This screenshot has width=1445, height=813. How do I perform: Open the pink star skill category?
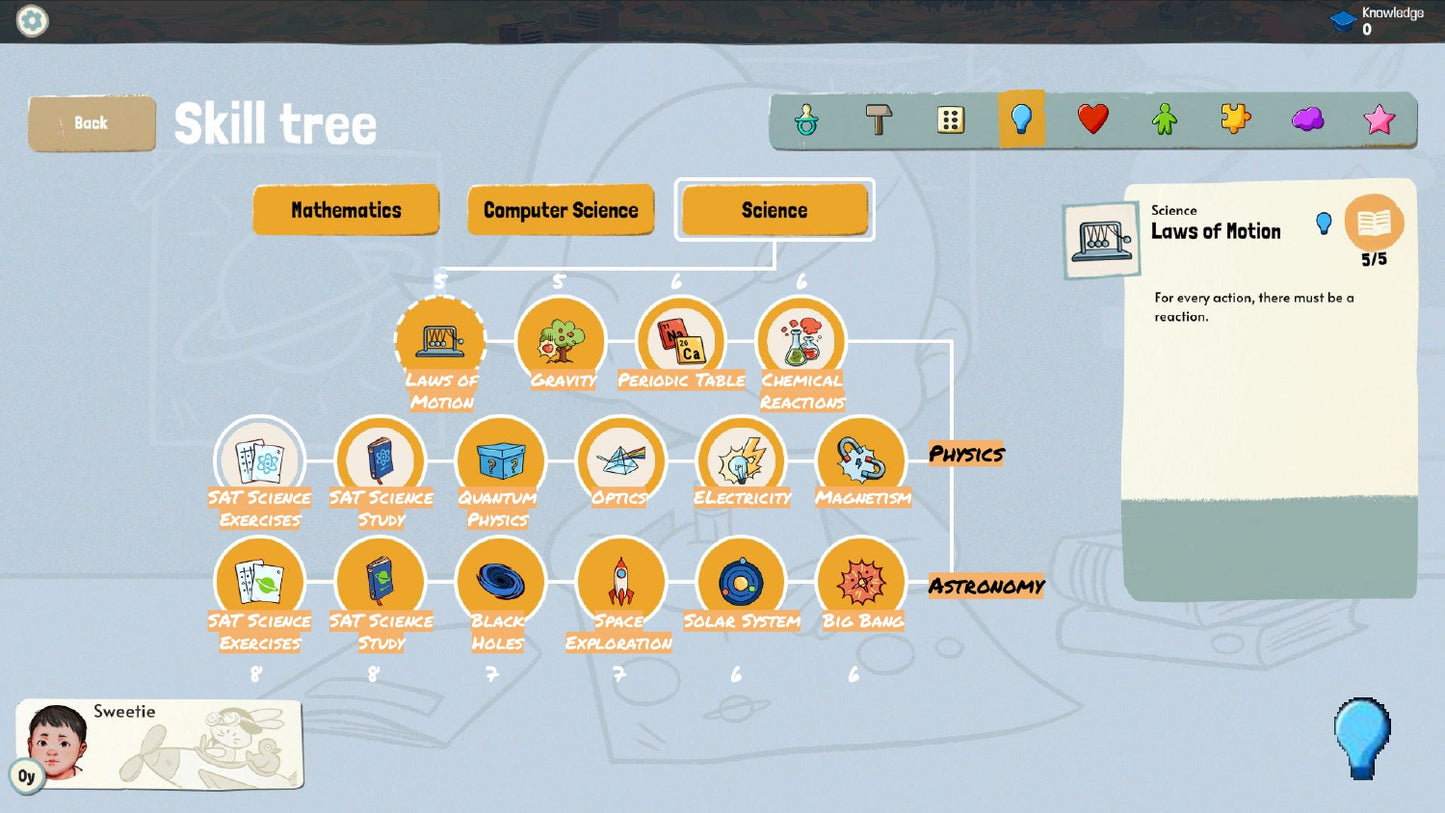coord(1379,119)
